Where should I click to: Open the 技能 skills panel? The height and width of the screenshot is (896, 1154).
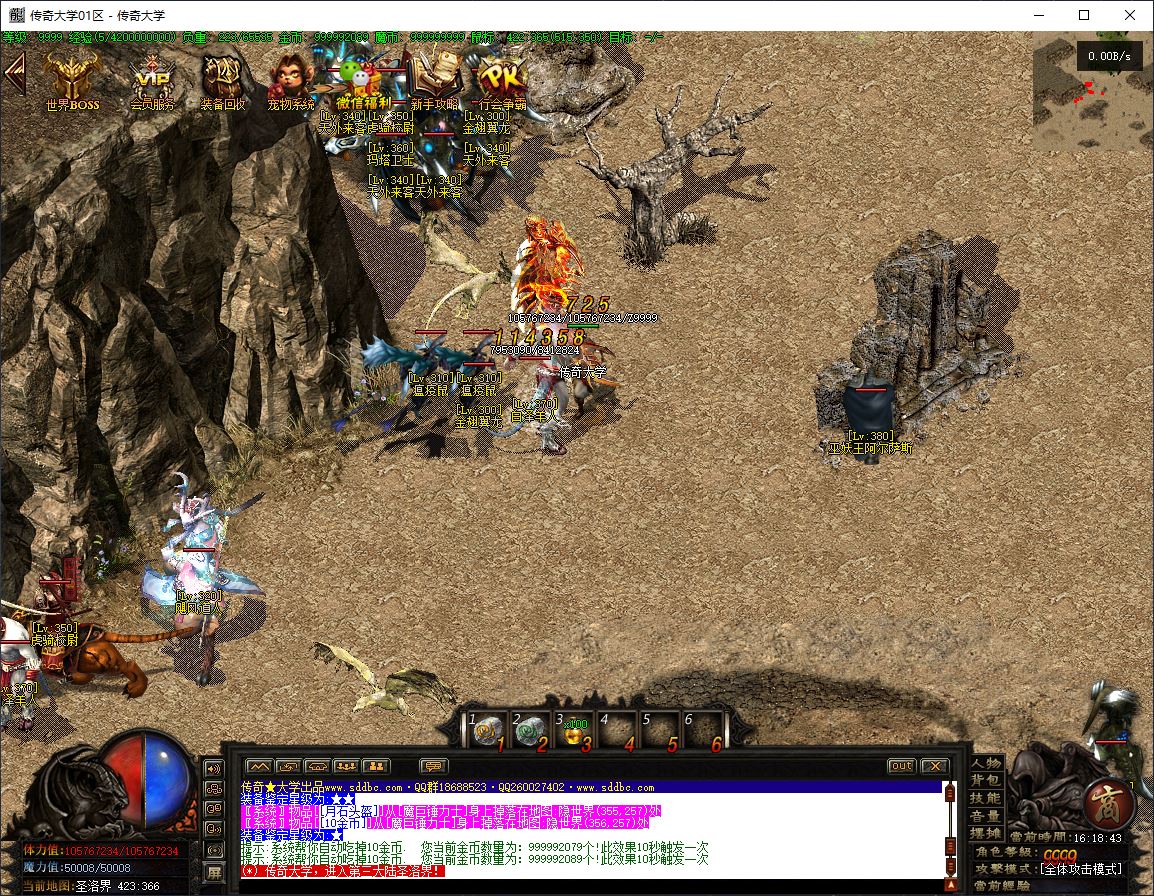pyautogui.click(x=986, y=798)
